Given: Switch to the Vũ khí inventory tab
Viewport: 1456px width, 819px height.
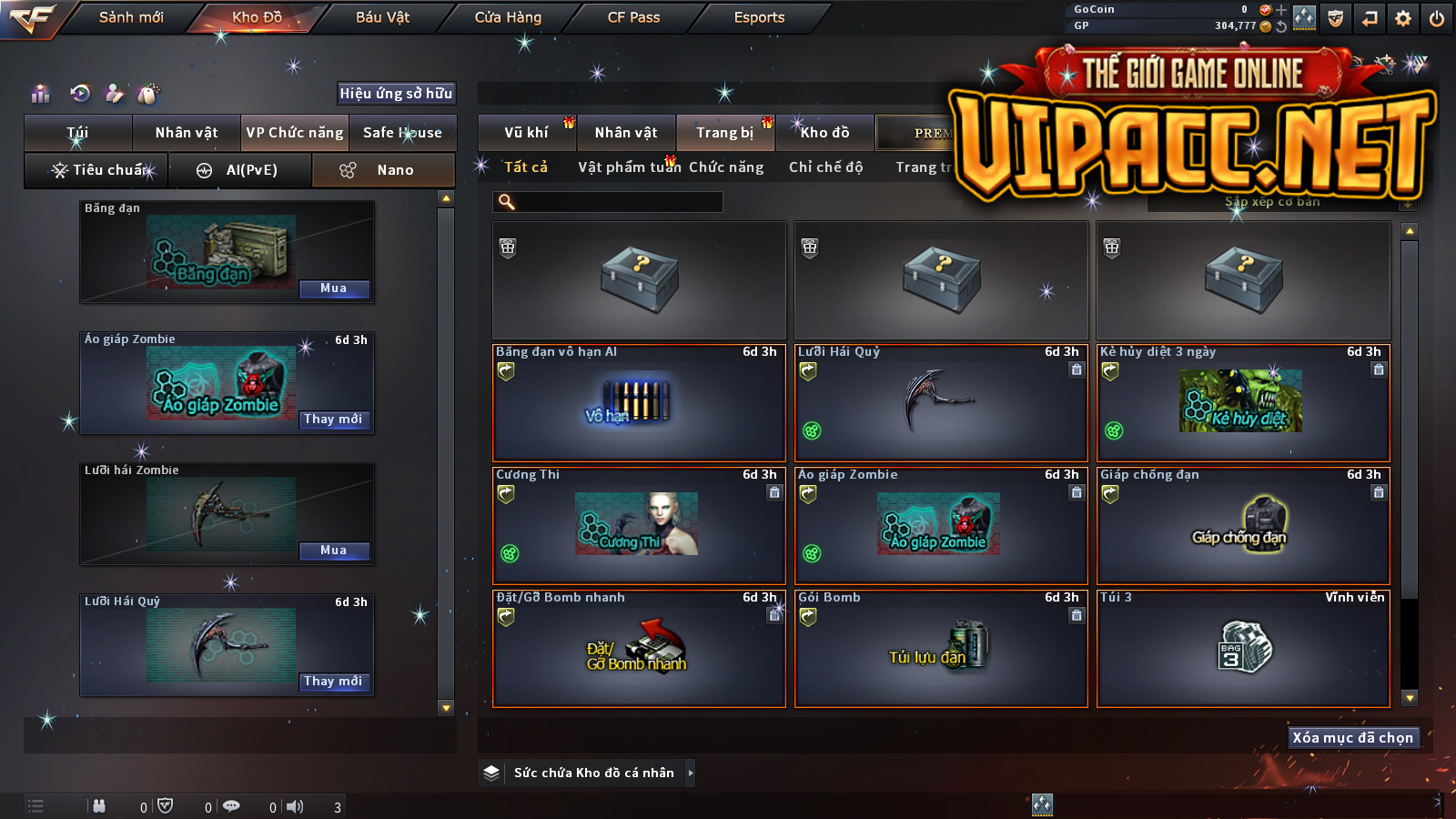Looking at the screenshot, I should 527,133.
